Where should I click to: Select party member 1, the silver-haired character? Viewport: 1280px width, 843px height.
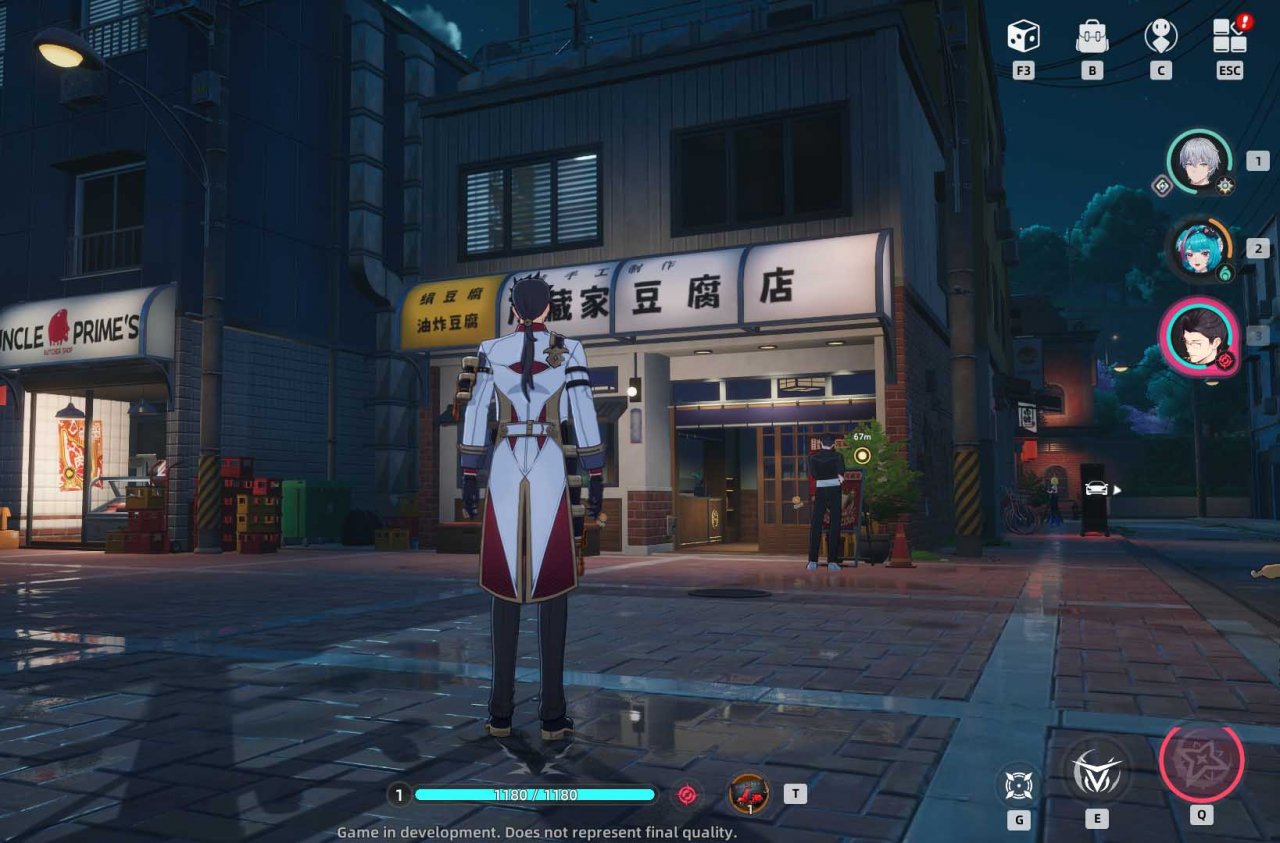click(x=1197, y=165)
